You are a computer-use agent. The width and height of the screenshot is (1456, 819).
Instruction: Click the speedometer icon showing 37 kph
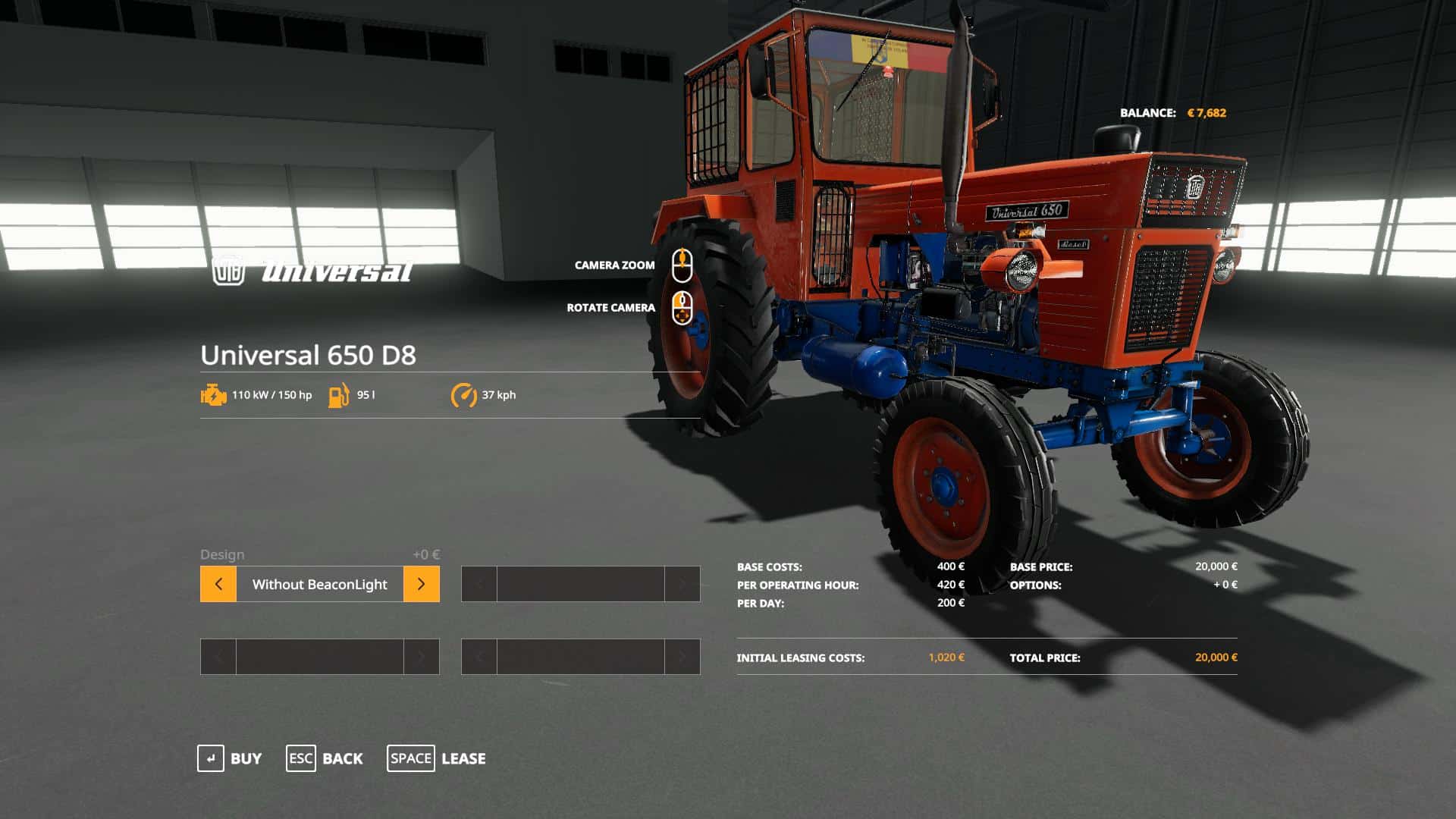click(x=464, y=394)
